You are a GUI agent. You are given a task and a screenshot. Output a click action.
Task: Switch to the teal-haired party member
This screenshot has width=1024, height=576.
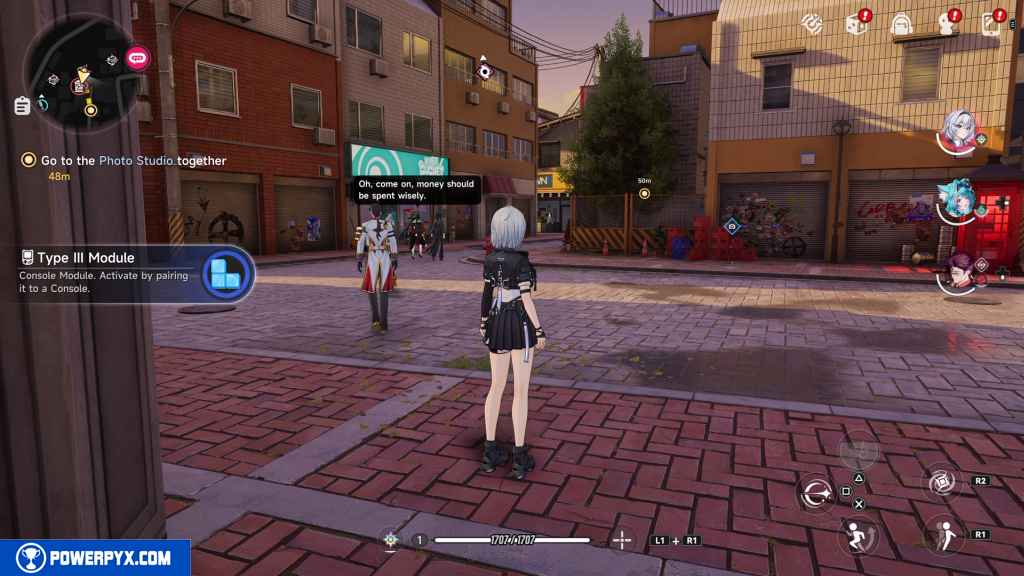coord(958,203)
